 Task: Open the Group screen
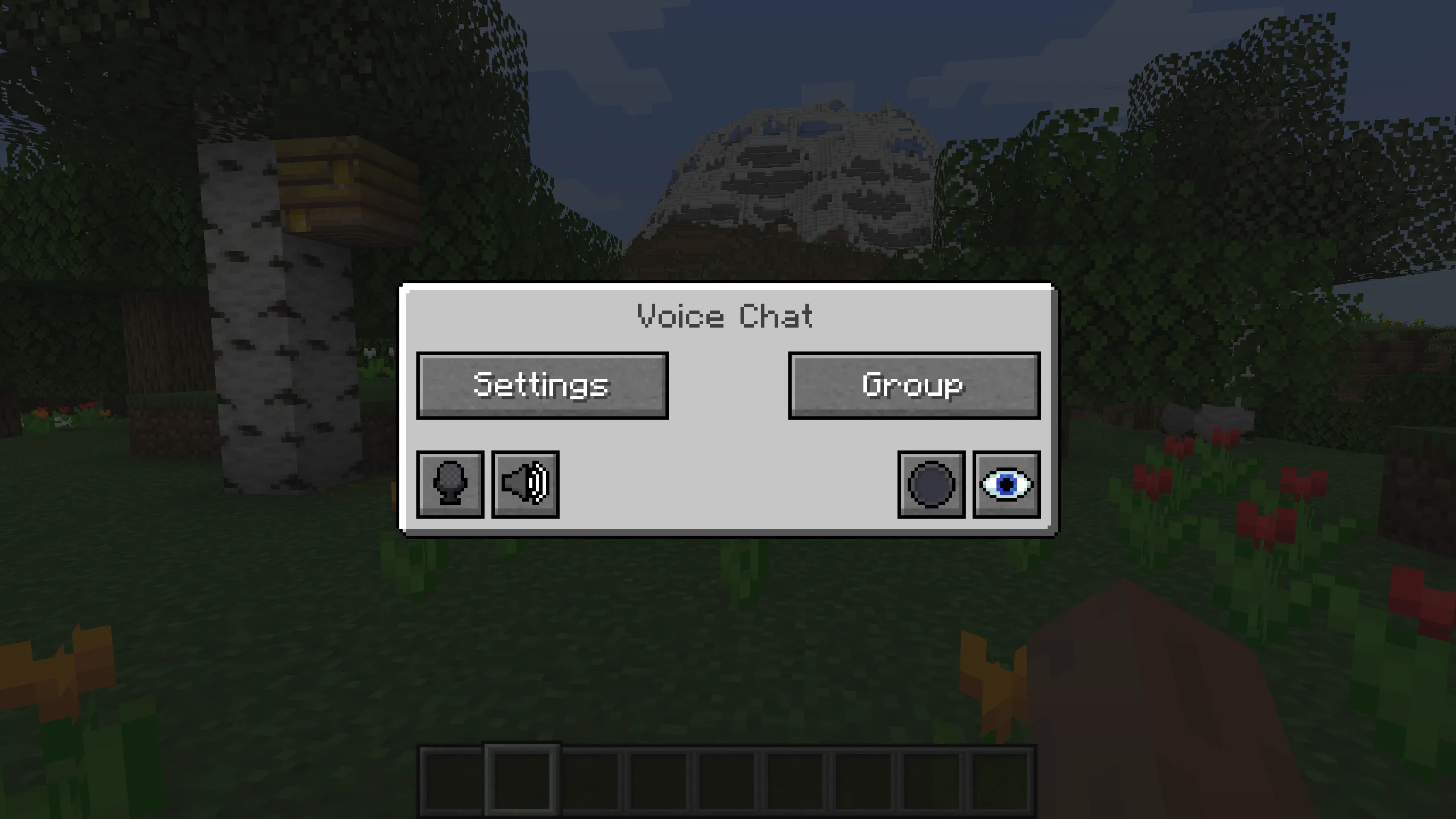click(x=913, y=384)
